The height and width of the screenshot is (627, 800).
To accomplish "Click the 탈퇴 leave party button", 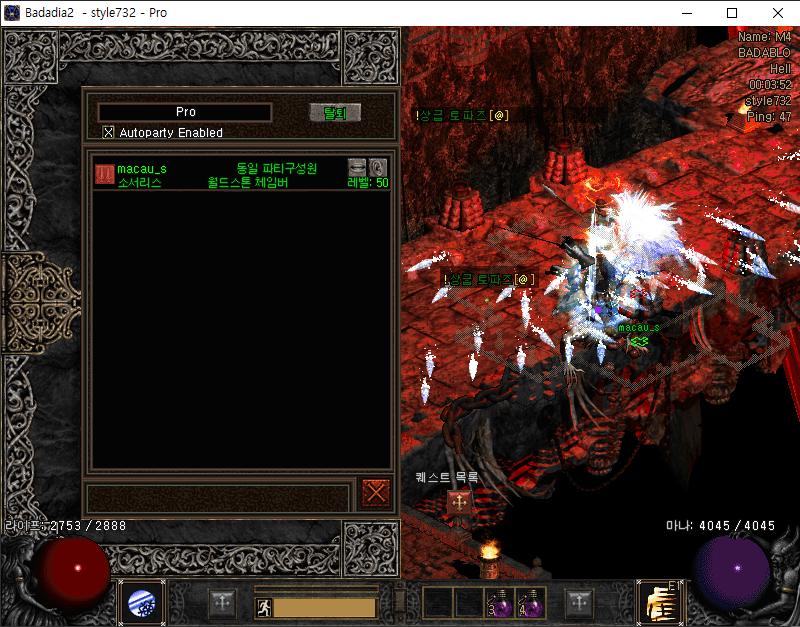I will tap(334, 113).
